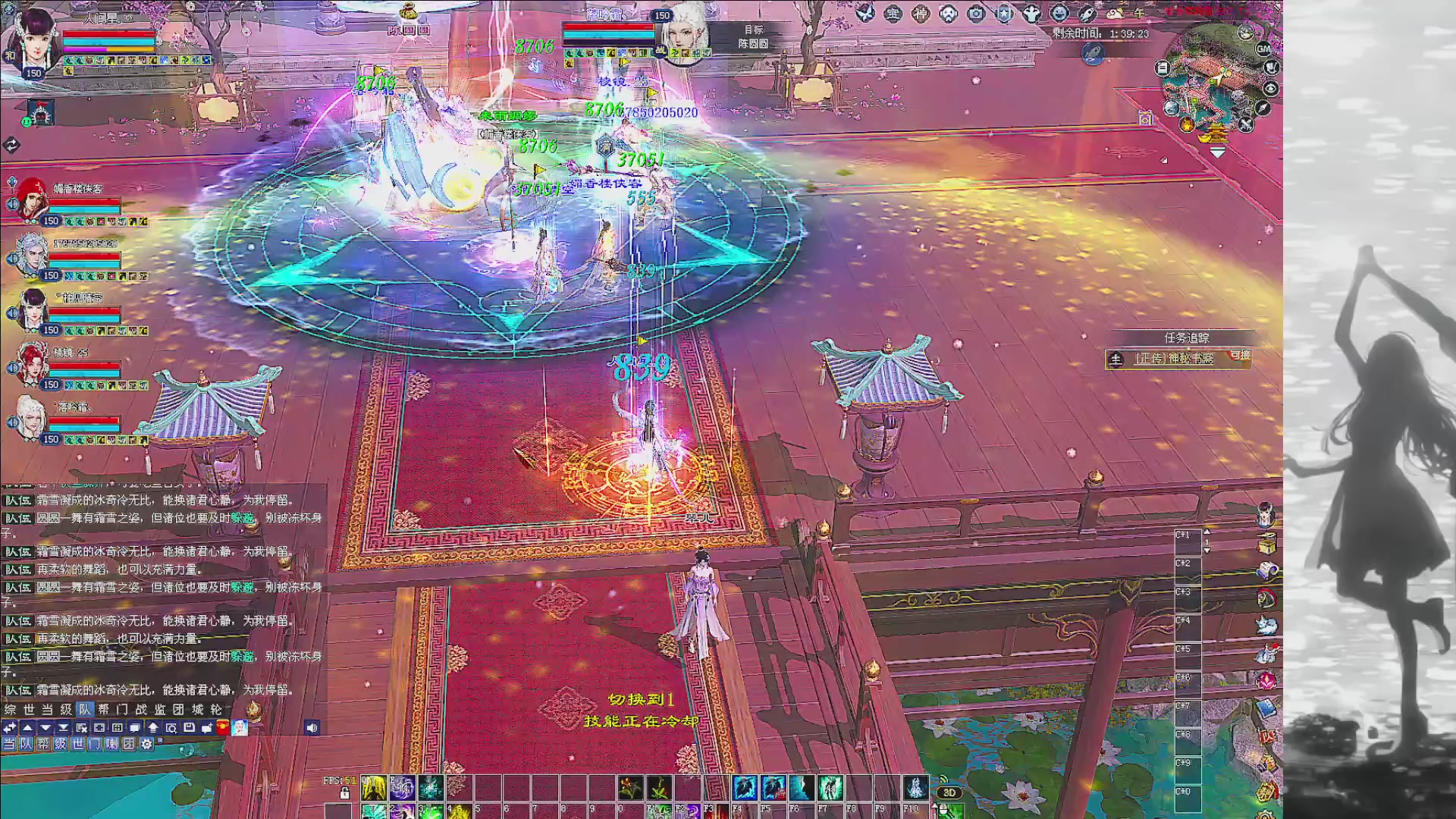Expand chat with the up arrow button

pyautogui.click(x=28, y=728)
